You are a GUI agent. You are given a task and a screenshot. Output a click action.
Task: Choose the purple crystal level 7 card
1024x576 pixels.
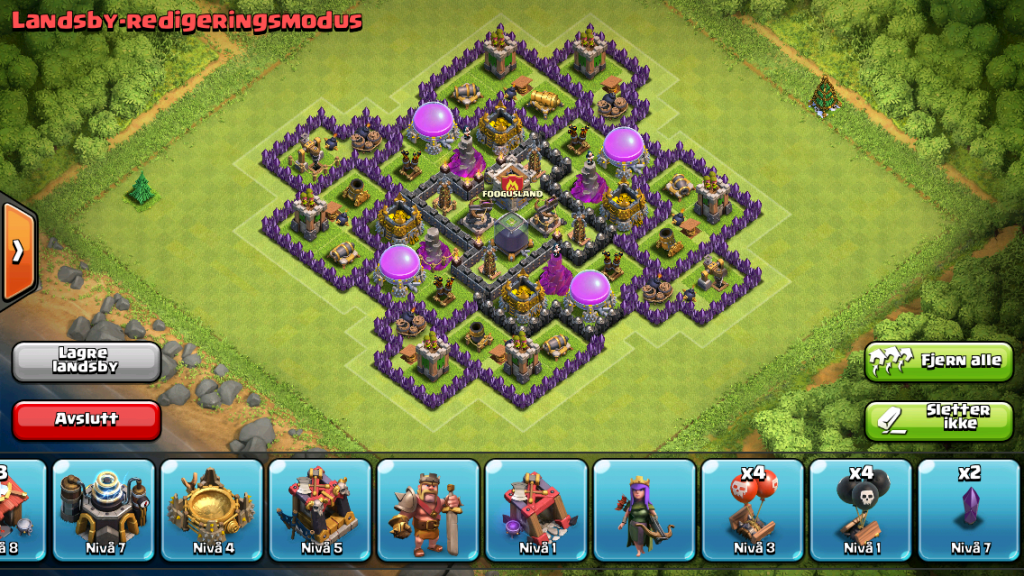tap(966, 508)
